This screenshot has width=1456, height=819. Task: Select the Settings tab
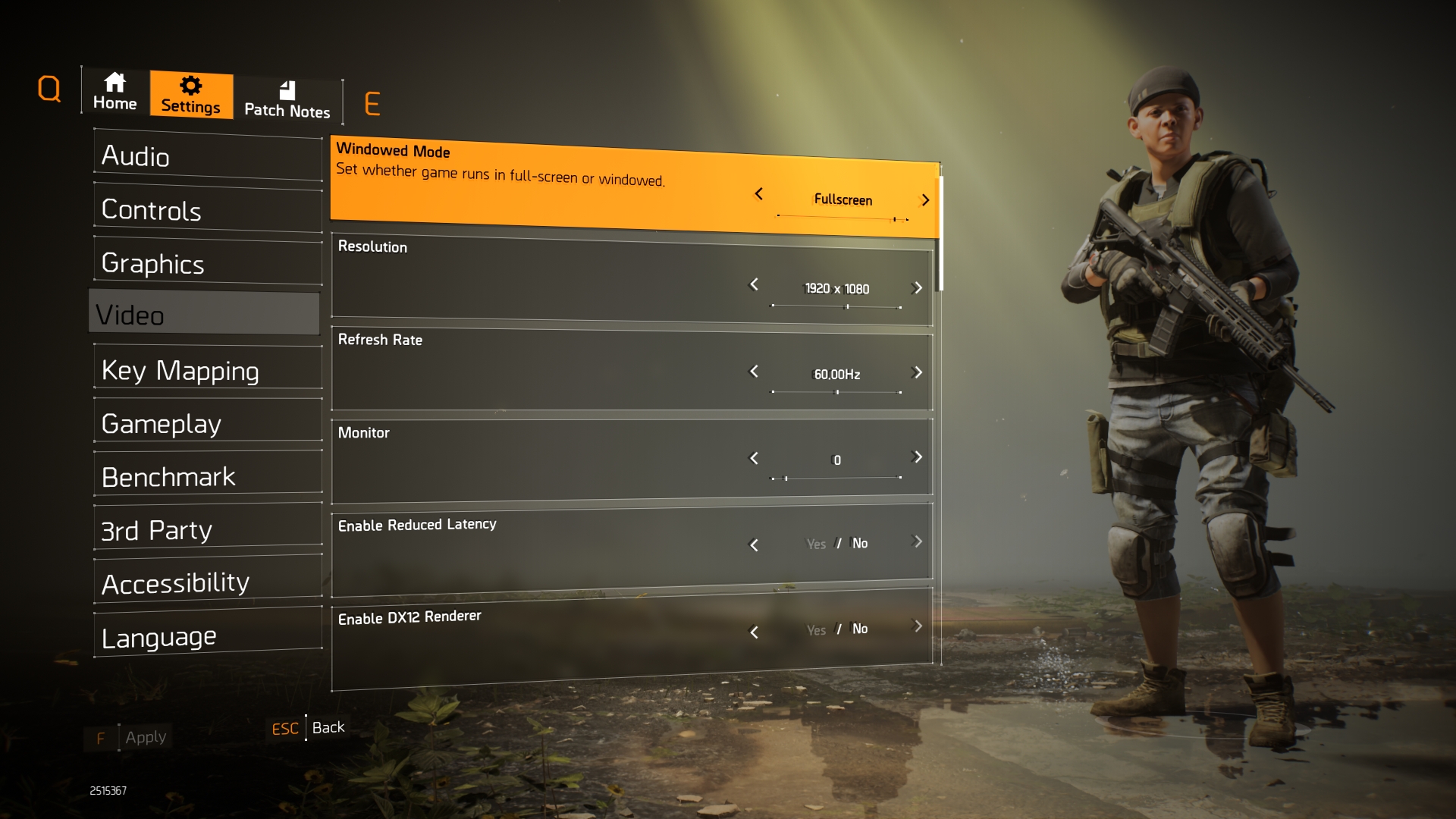pos(191,96)
